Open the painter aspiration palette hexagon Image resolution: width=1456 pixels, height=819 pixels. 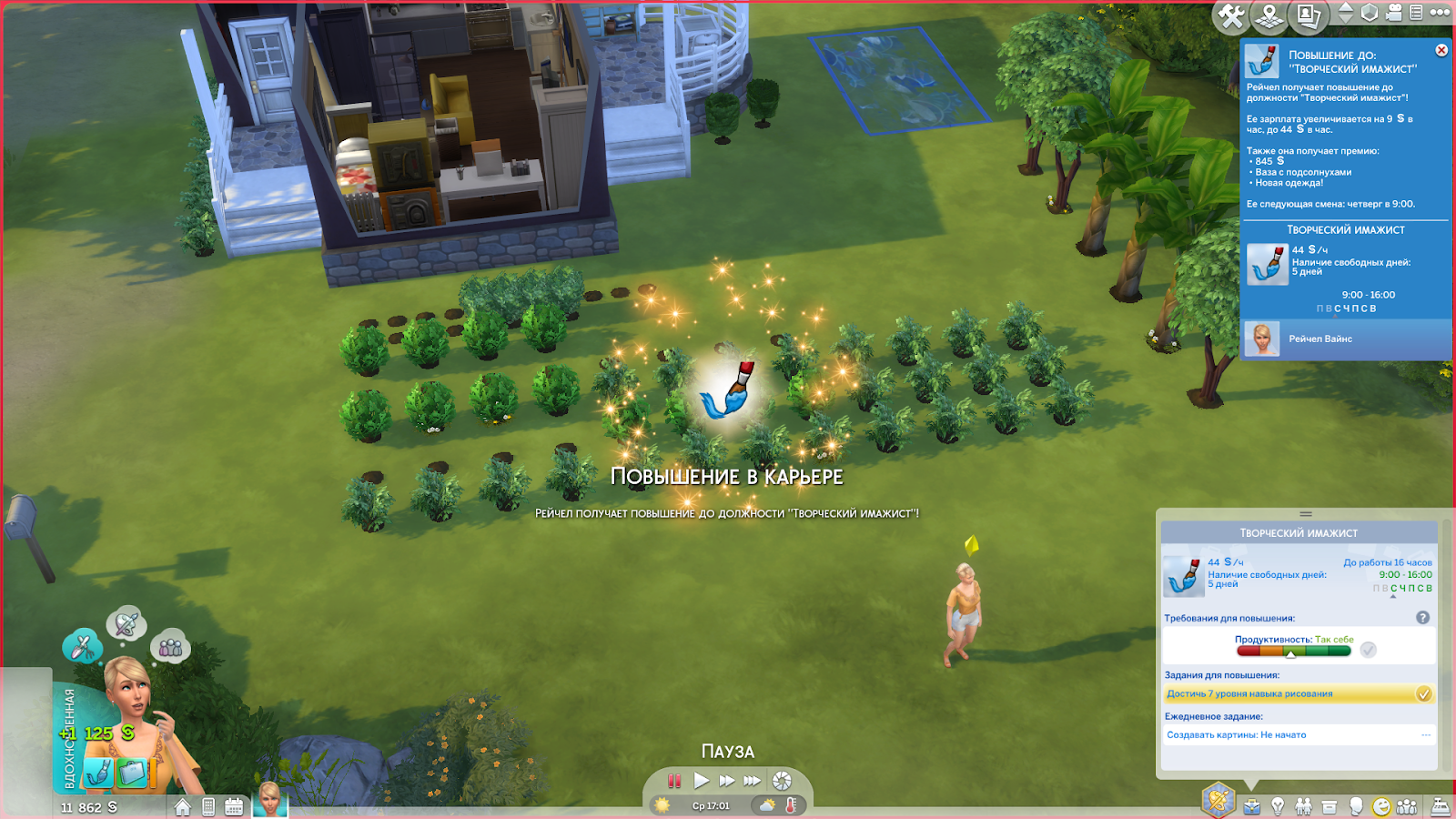pos(1218,801)
